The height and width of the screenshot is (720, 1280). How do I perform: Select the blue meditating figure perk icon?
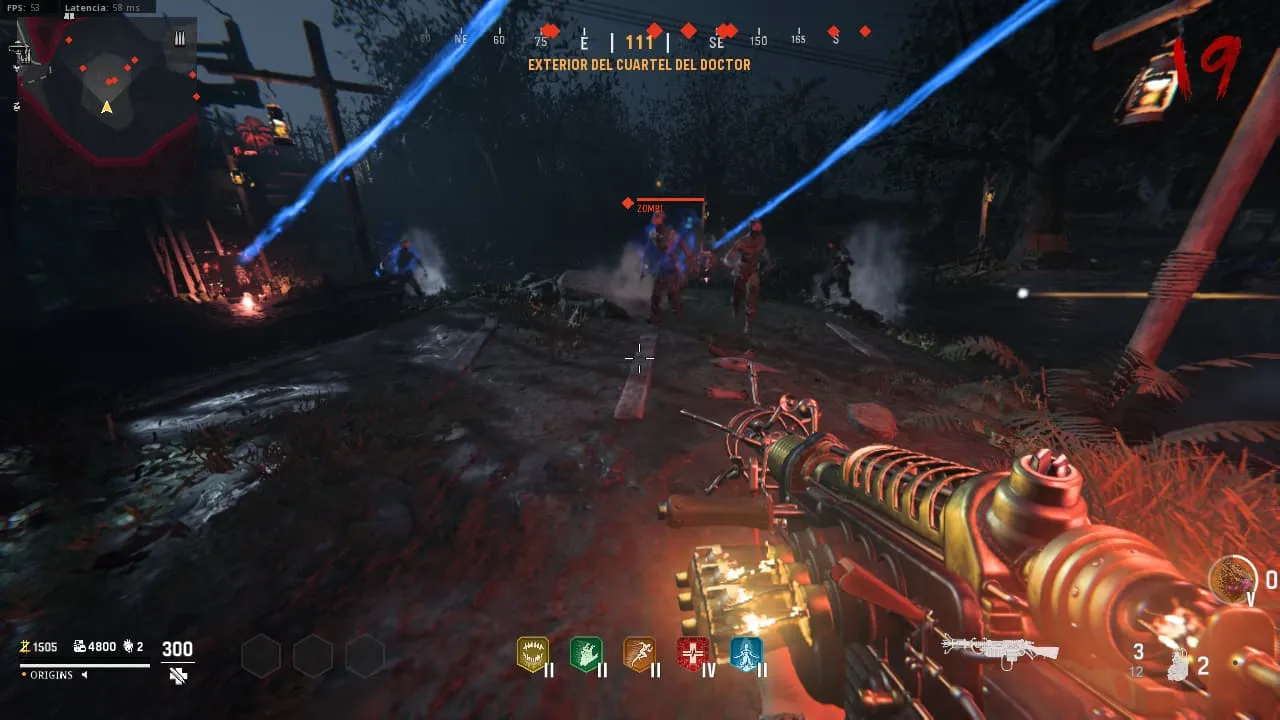point(746,654)
